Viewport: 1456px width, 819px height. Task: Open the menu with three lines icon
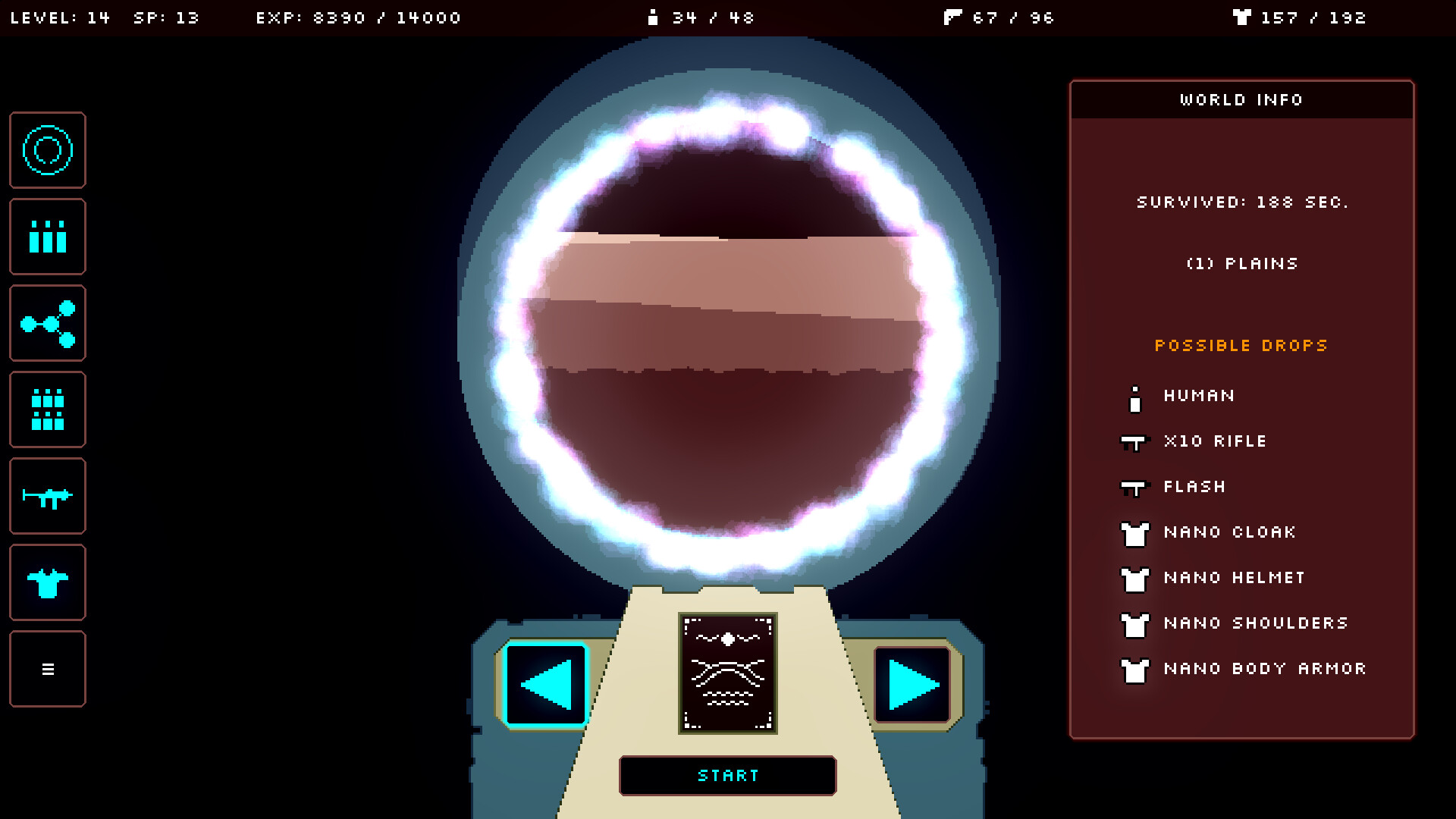[x=47, y=669]
